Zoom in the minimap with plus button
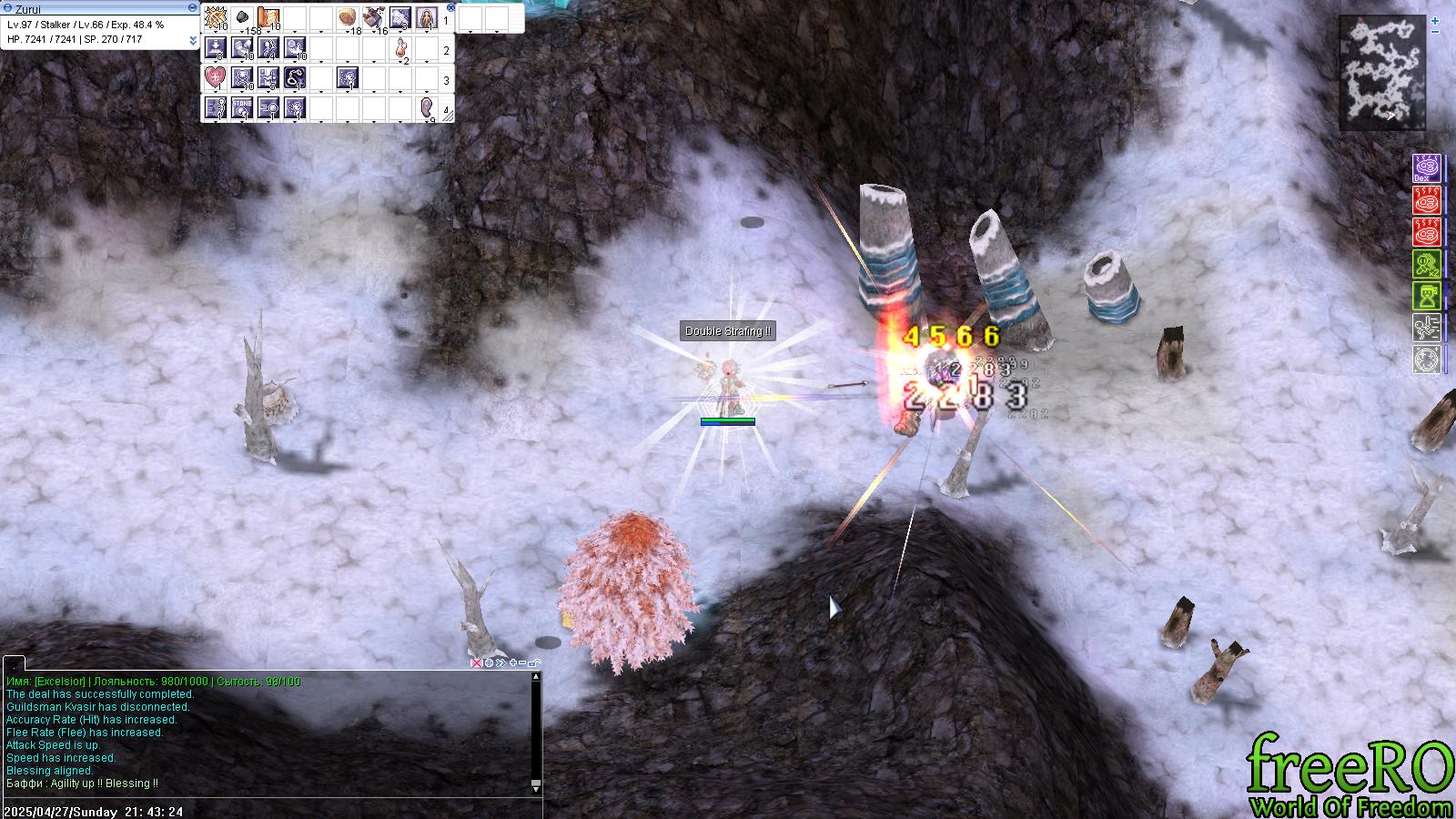Viewport: 1456px width, 819px height. click(x=1436, y=19)
